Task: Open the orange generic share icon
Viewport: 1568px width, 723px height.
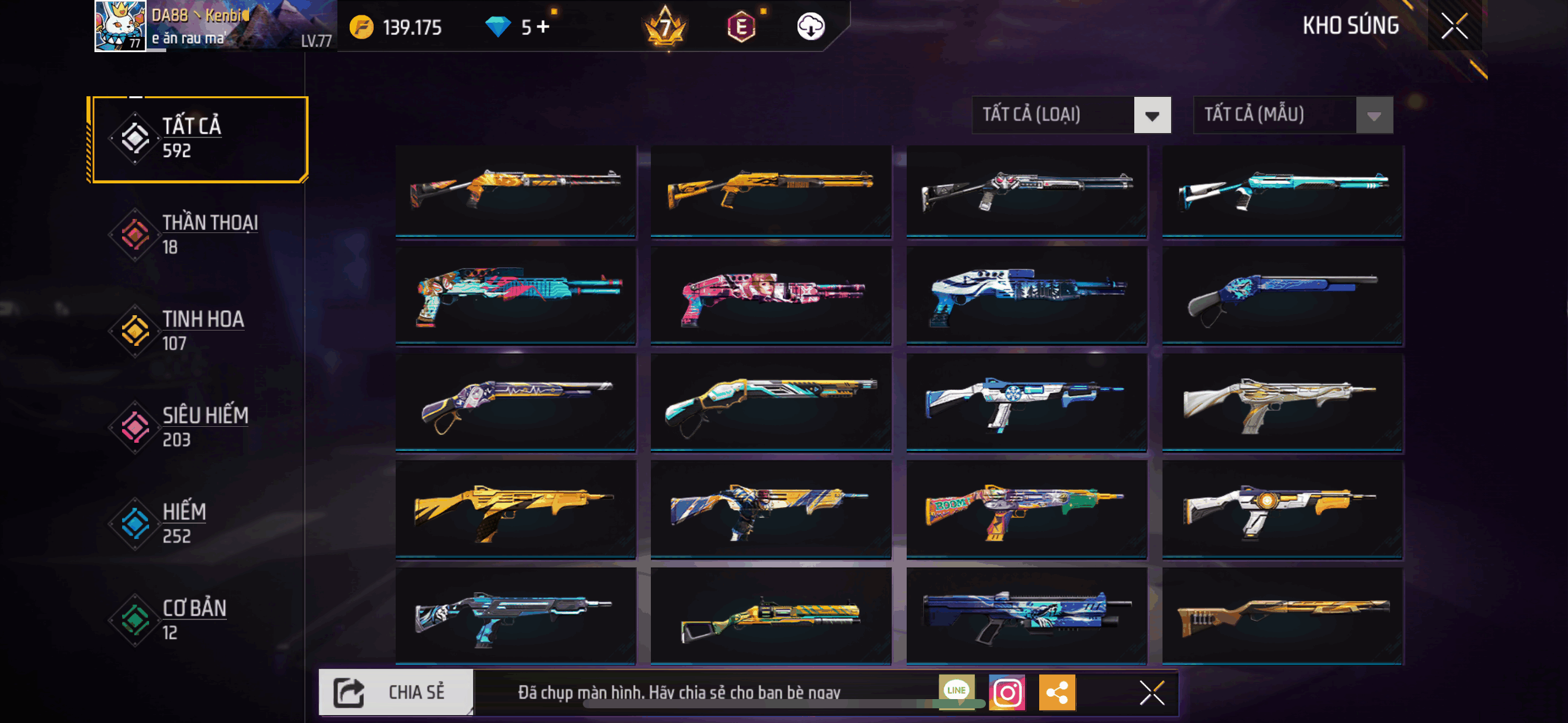Action: pos(1056,693)
